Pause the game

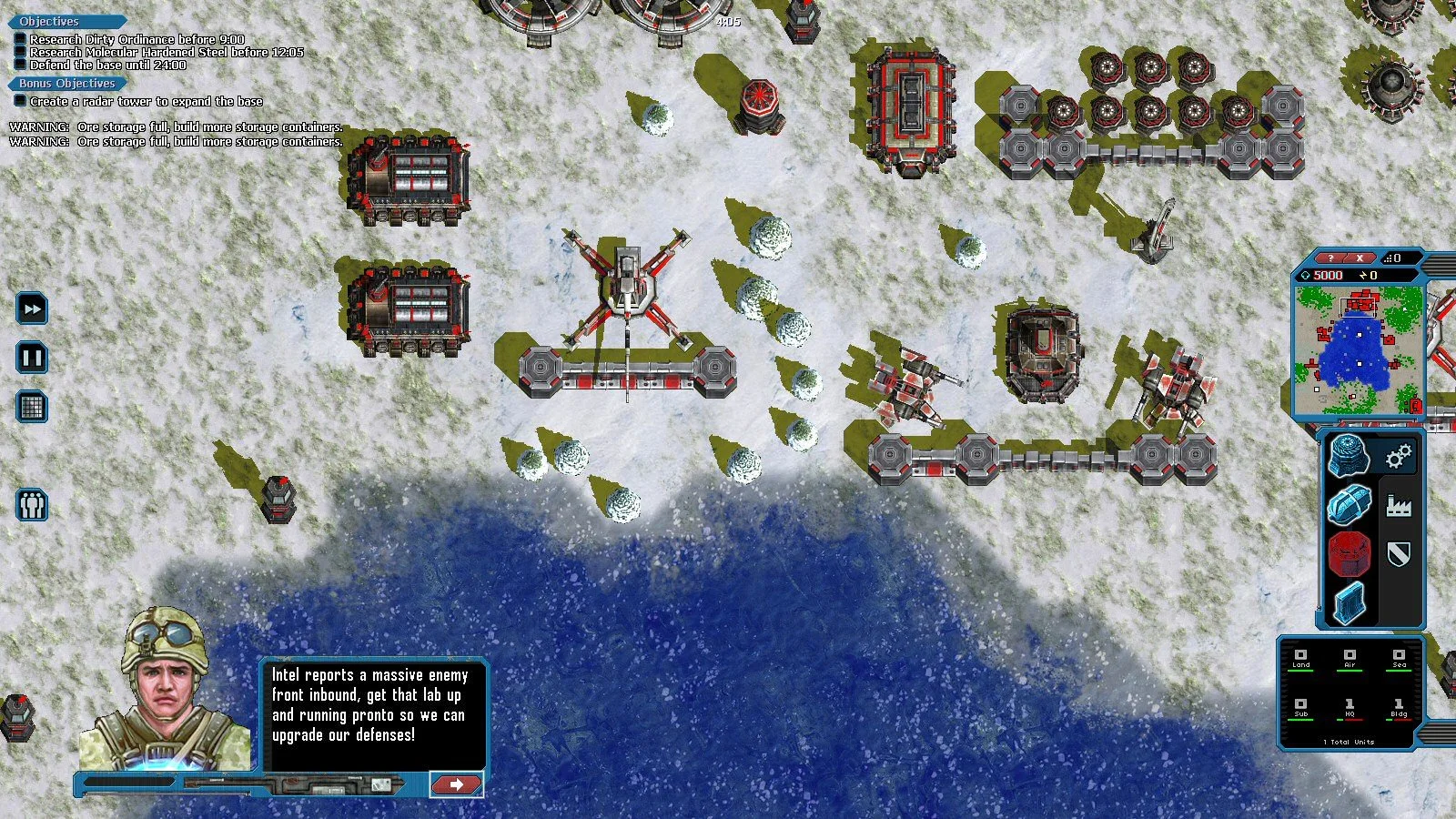[x=31, y=358]
